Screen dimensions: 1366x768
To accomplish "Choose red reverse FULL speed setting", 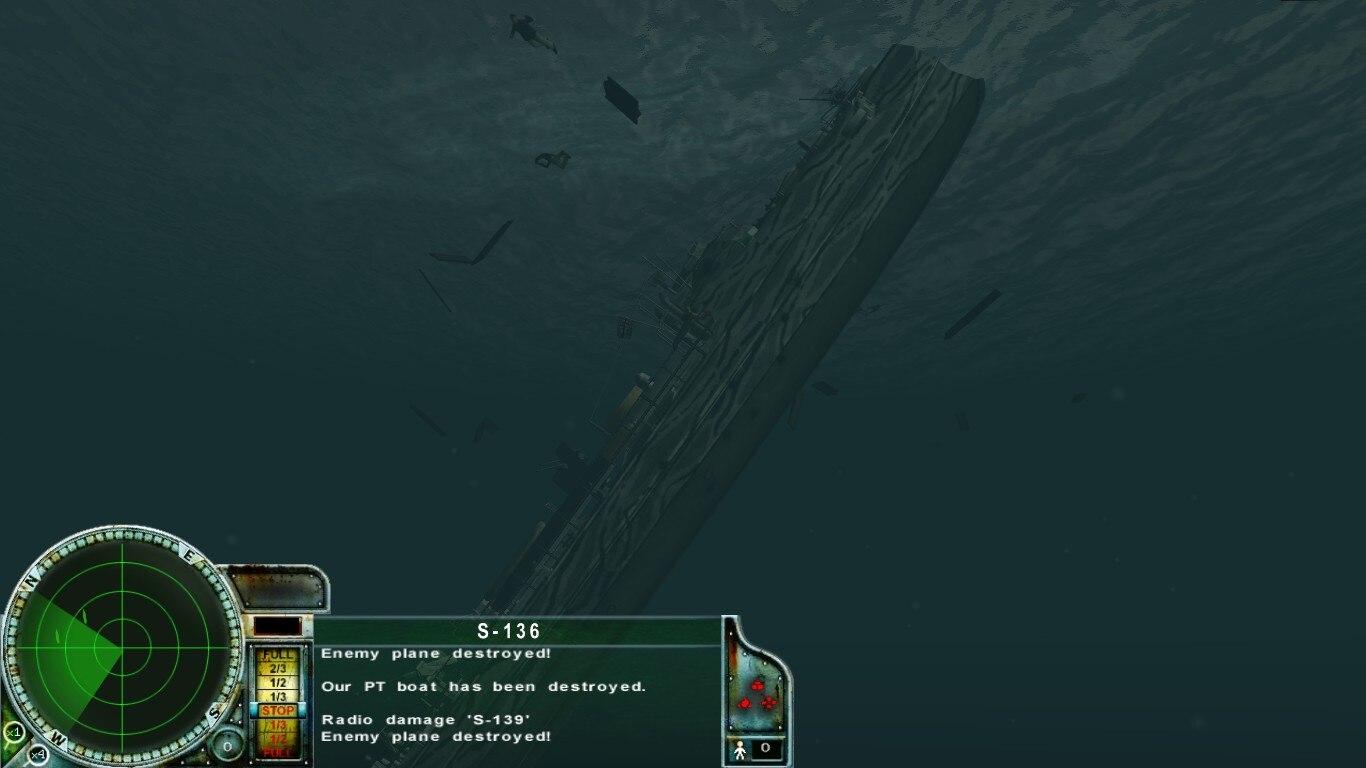I will [x=278, y=752].
